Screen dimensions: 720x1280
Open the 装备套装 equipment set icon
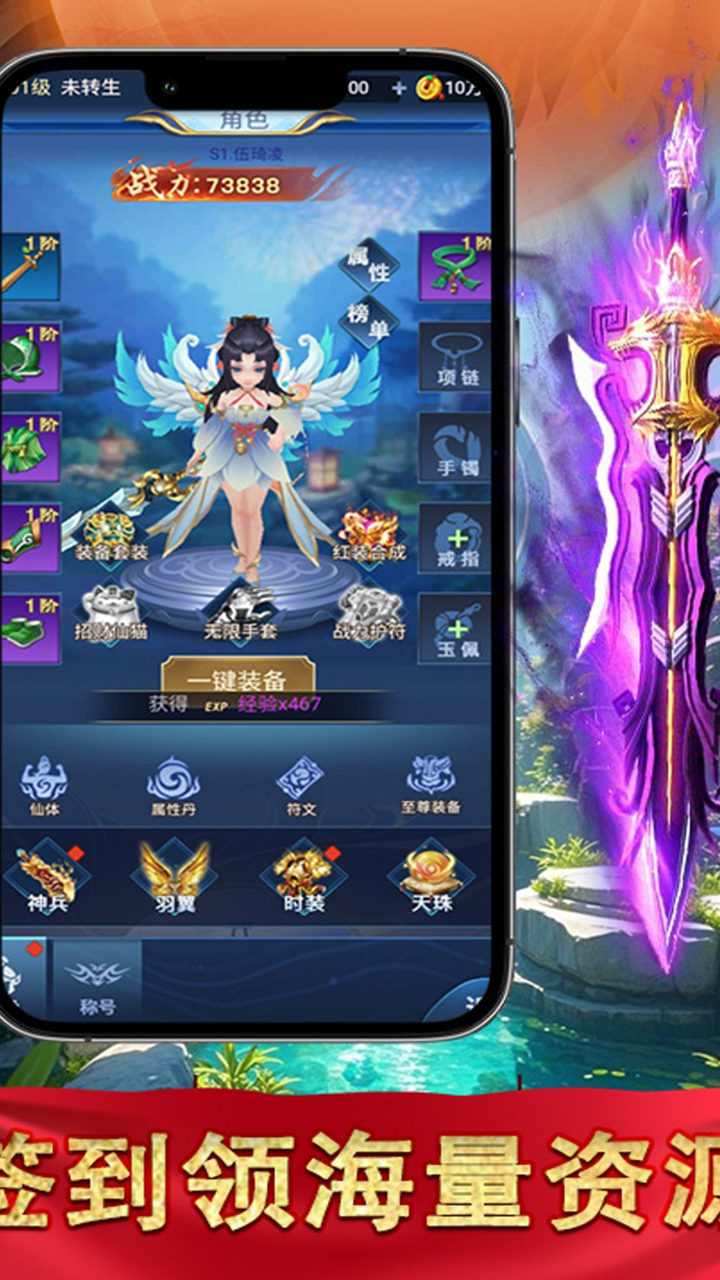point(110,535)
